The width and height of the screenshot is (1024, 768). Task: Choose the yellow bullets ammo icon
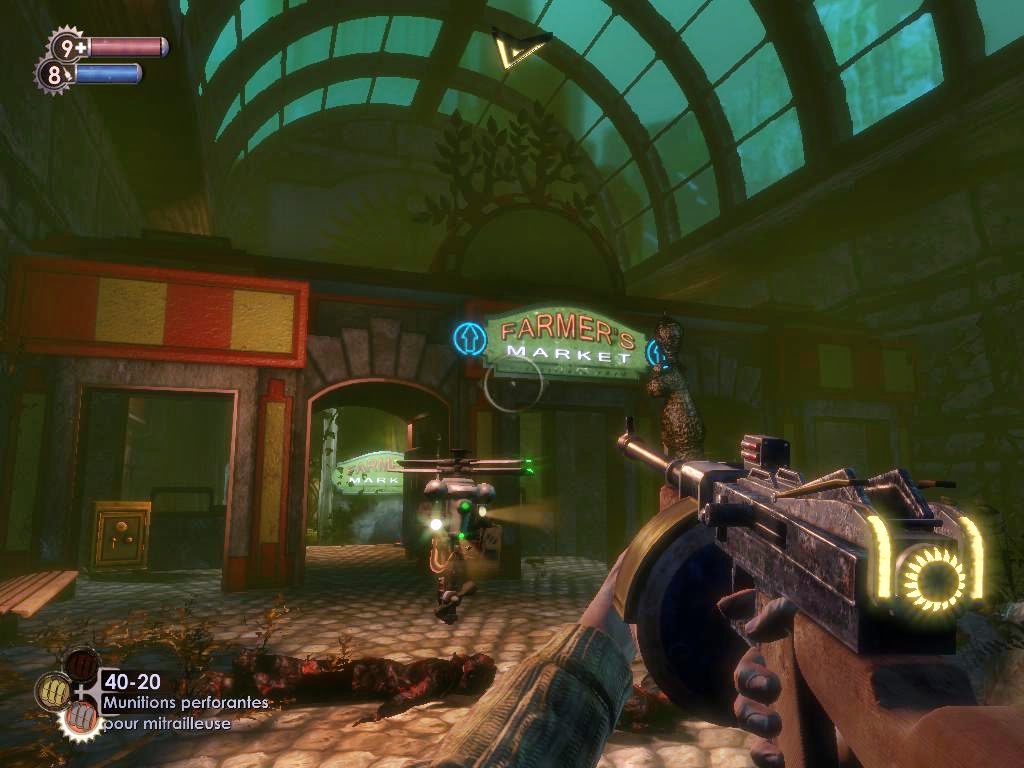52,690
